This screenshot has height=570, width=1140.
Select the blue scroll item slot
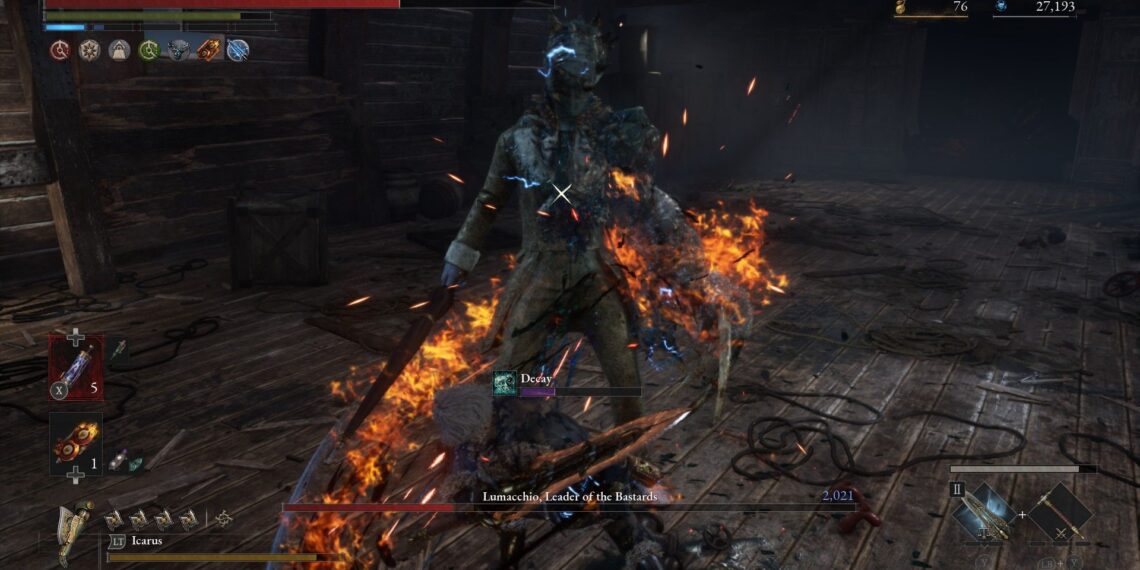coord(76,367)
